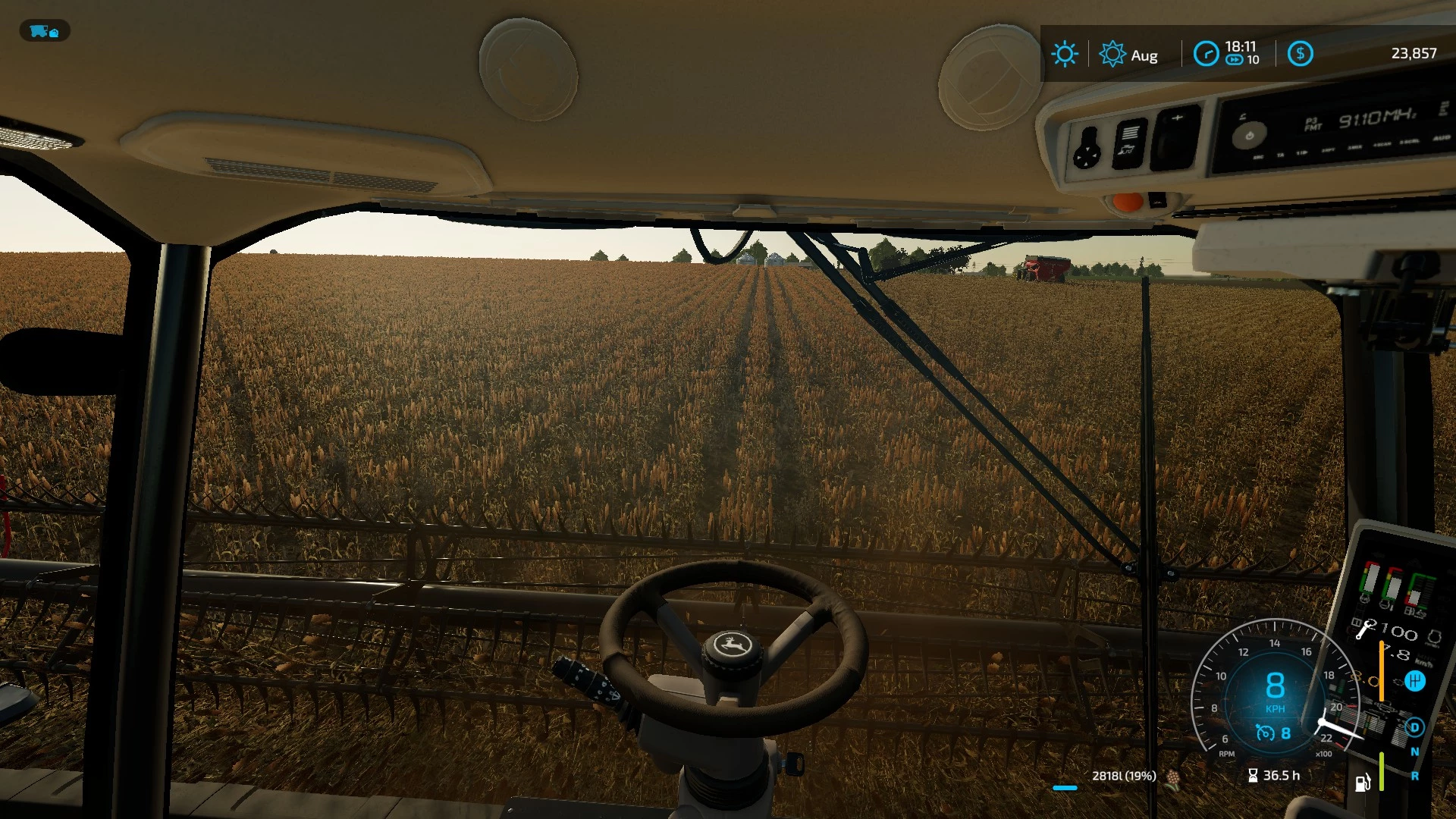
Task: Select the R reverse indicator
Action: pos(1415,776)
